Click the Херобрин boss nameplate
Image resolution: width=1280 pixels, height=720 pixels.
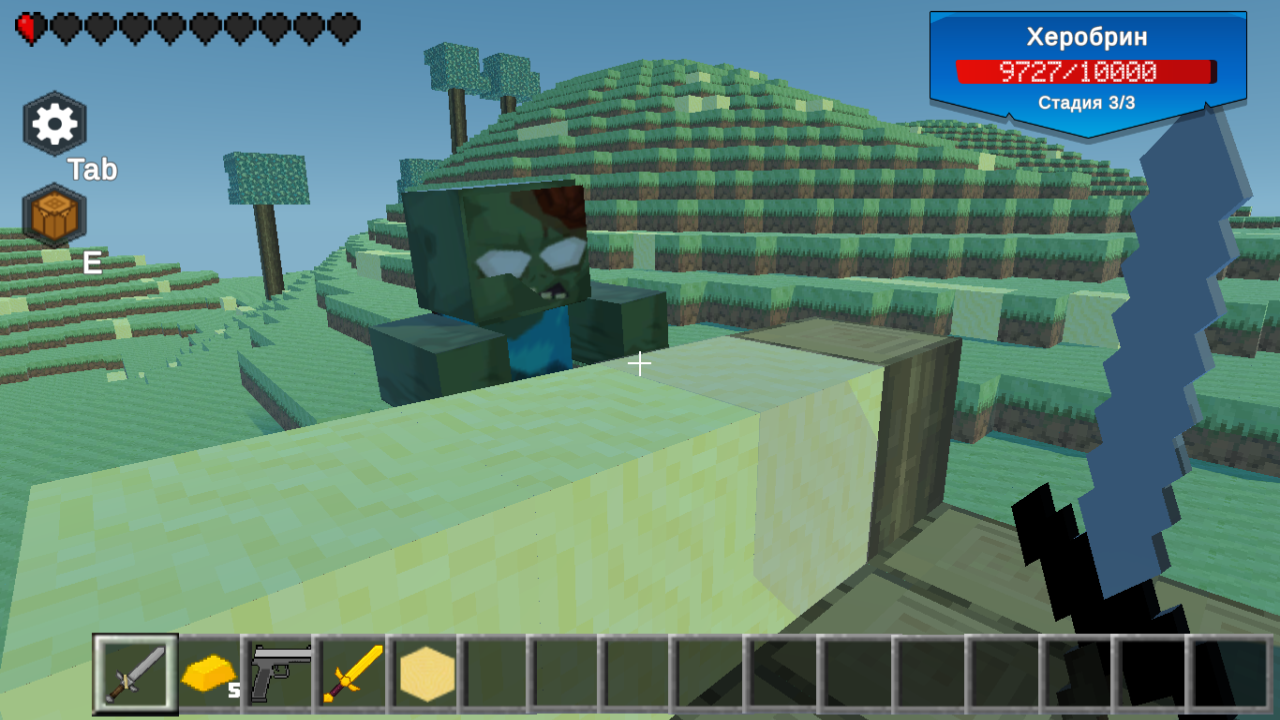click(1087, 37)
